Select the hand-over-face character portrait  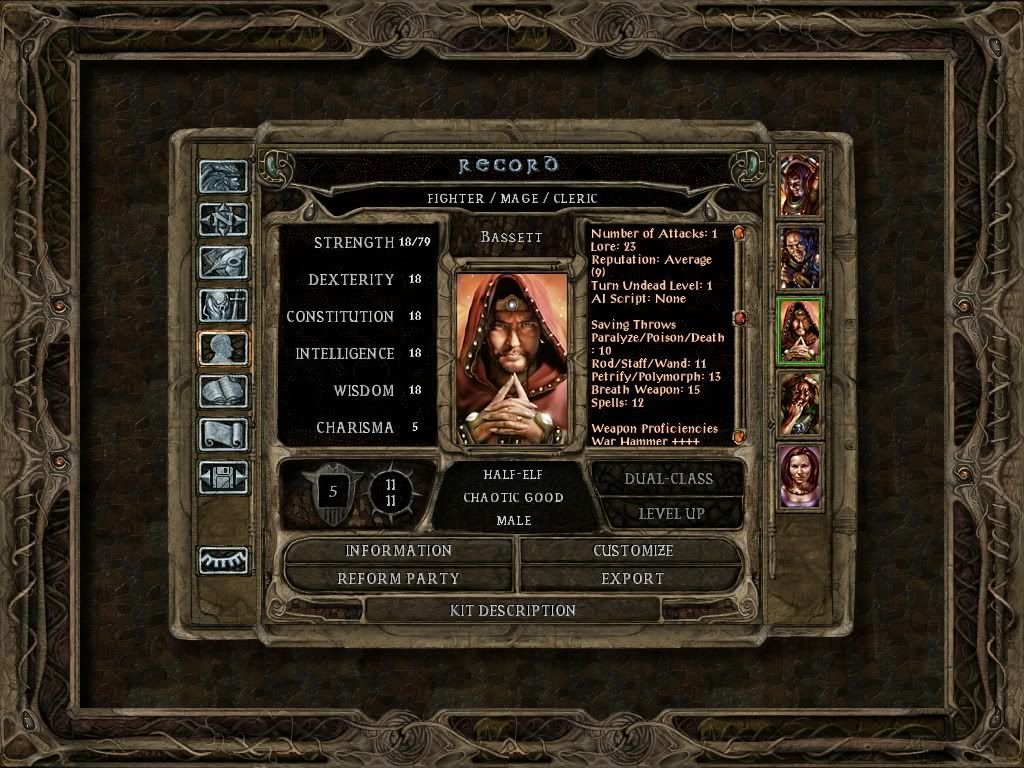click(799, 405)
